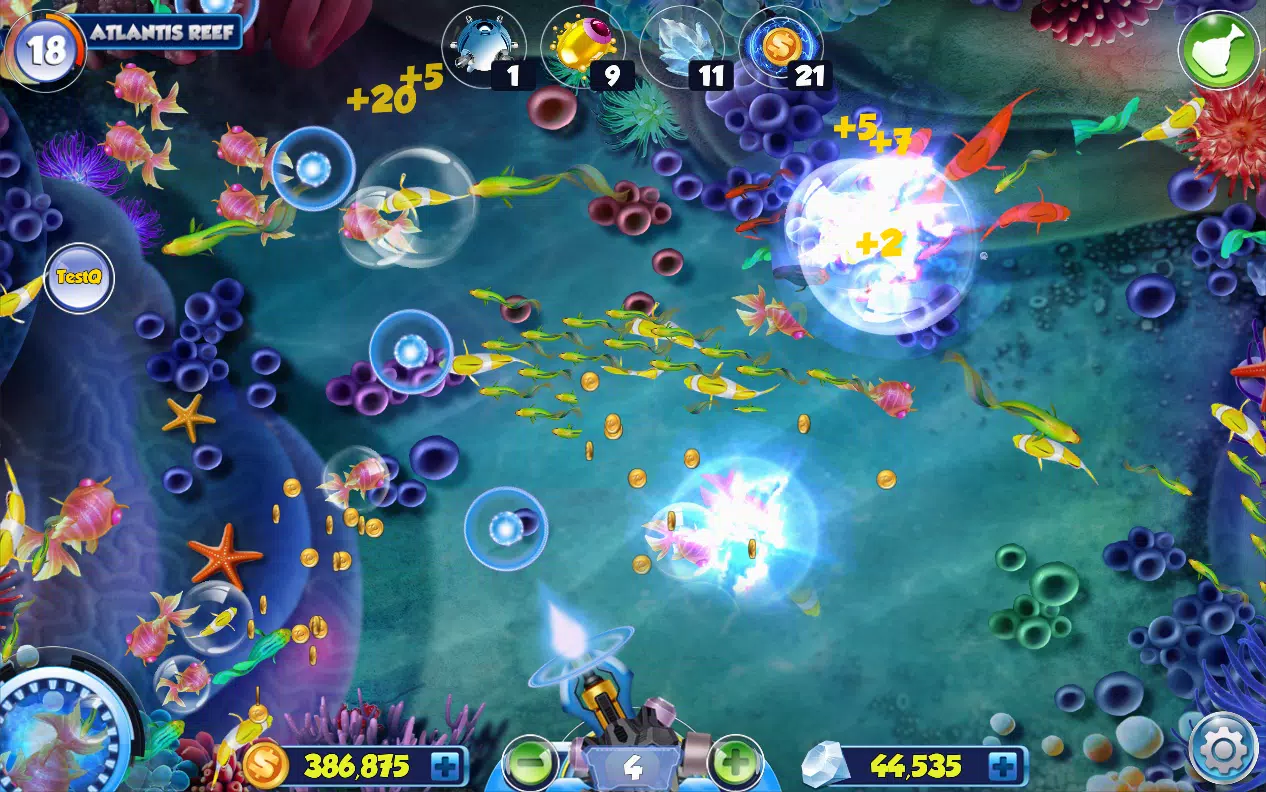The width and height of the screenshot is (1266, 792).
Task: Tap the green map button
Action: (x=1219, y=49)
